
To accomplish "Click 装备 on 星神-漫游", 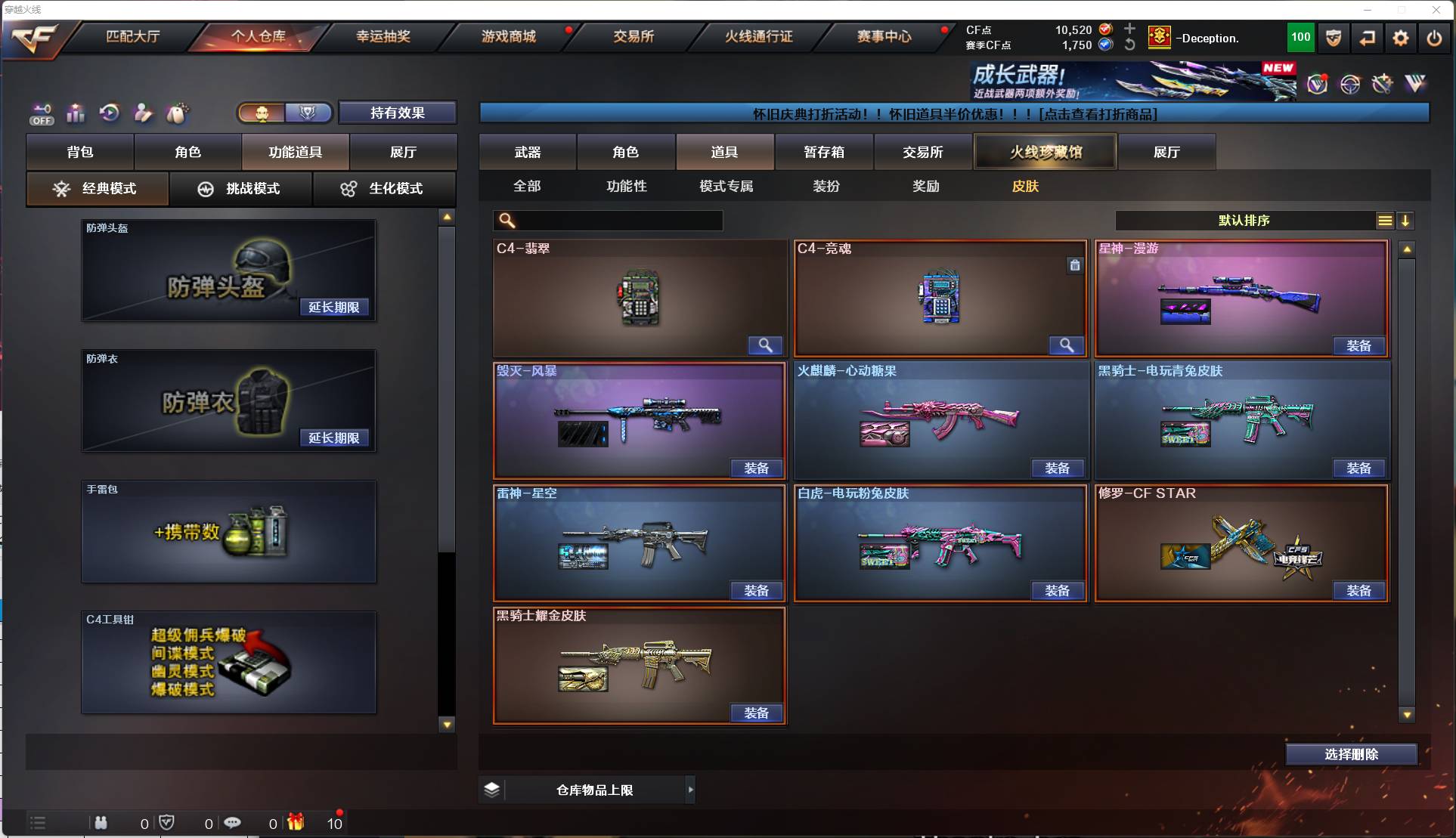I will [1358, 345].
